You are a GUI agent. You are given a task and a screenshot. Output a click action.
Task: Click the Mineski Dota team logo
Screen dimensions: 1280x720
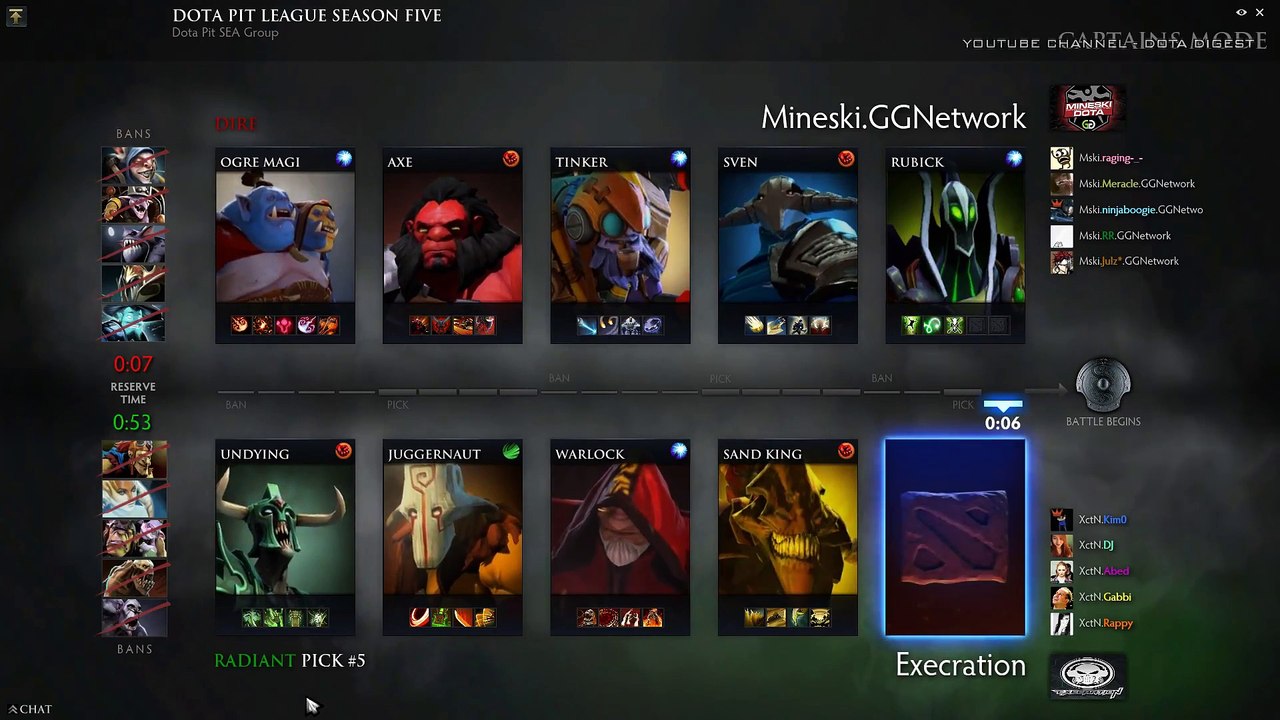(x=1088, y=108)
